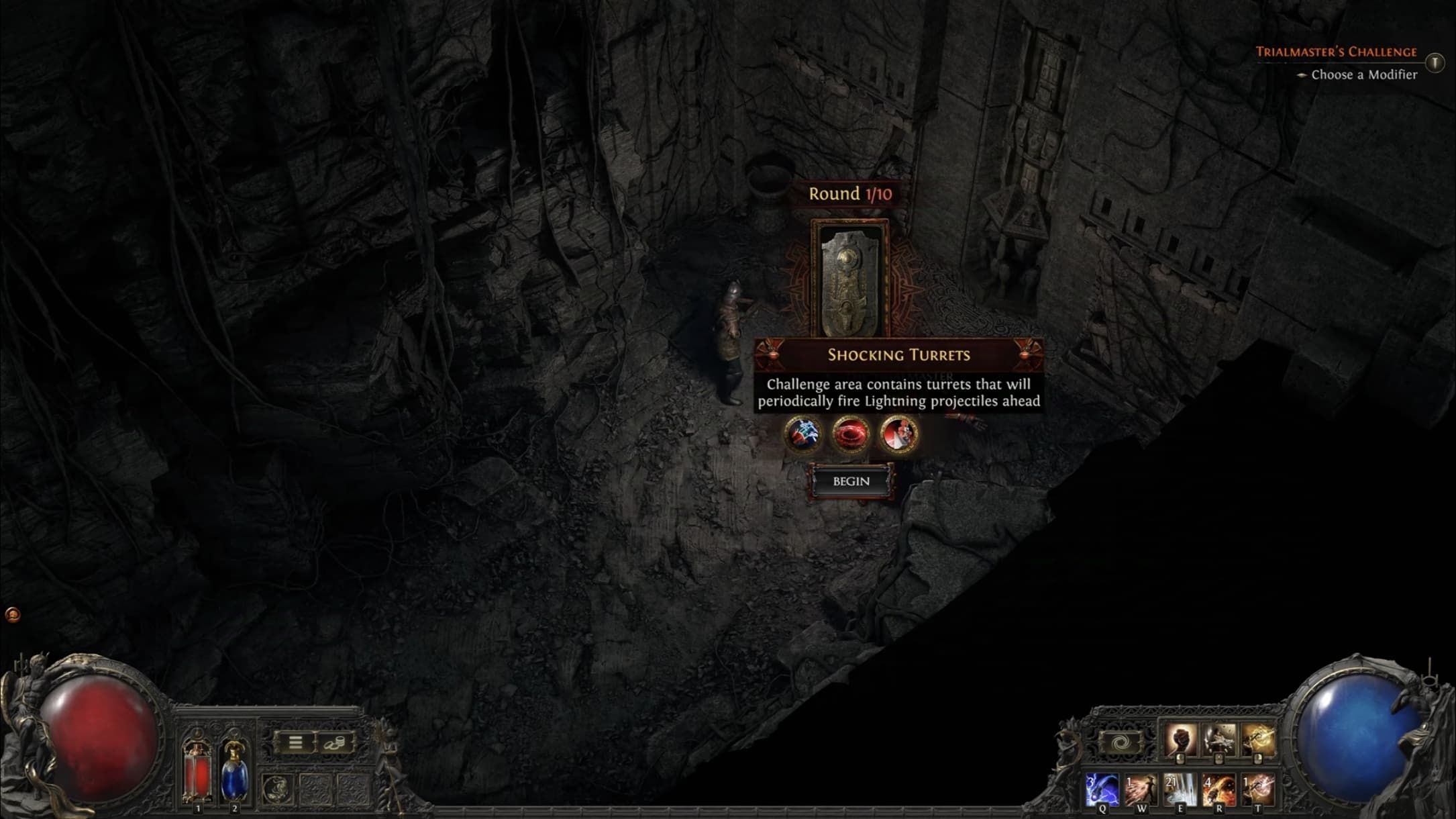This screenshot has height=819, width=1456.
Task: Cast the white light beam skill on E
Action: pos(1180,789)
